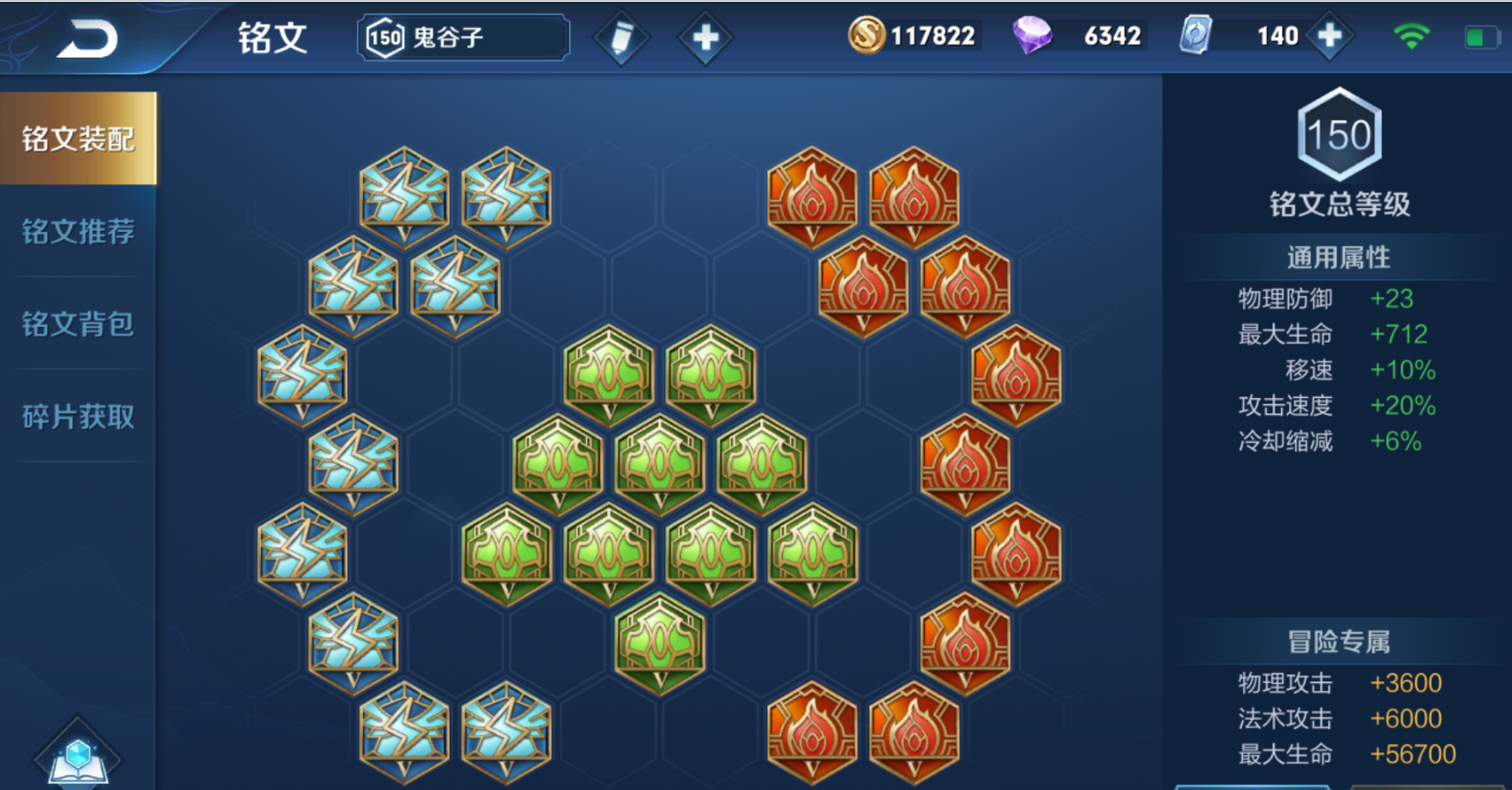Viewport: 1512px width, 790px height.
Task: Select the 碎片获取 tab
Action: coord(78,417)
